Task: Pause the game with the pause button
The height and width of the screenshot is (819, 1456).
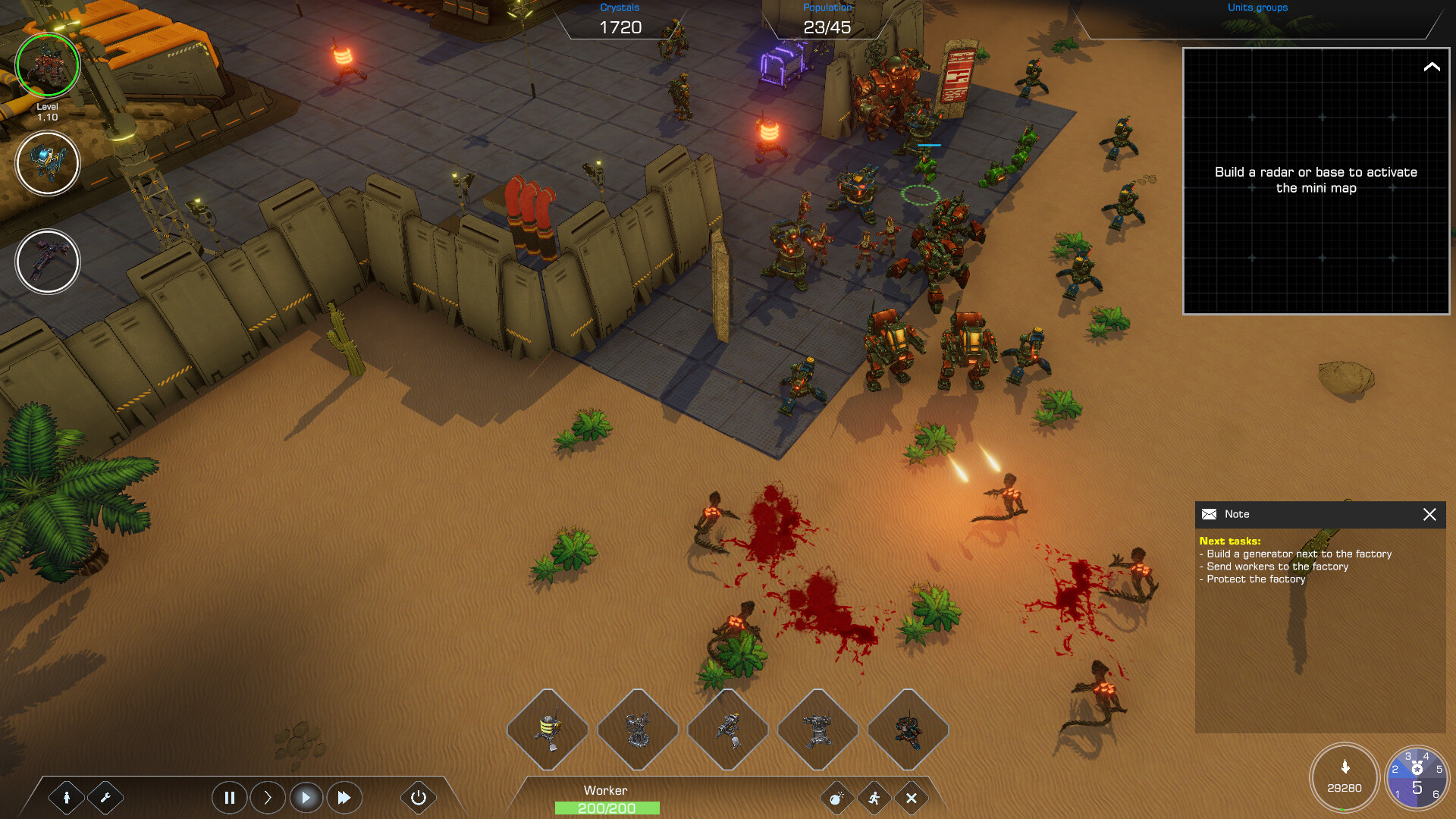Action: (229, 797)
